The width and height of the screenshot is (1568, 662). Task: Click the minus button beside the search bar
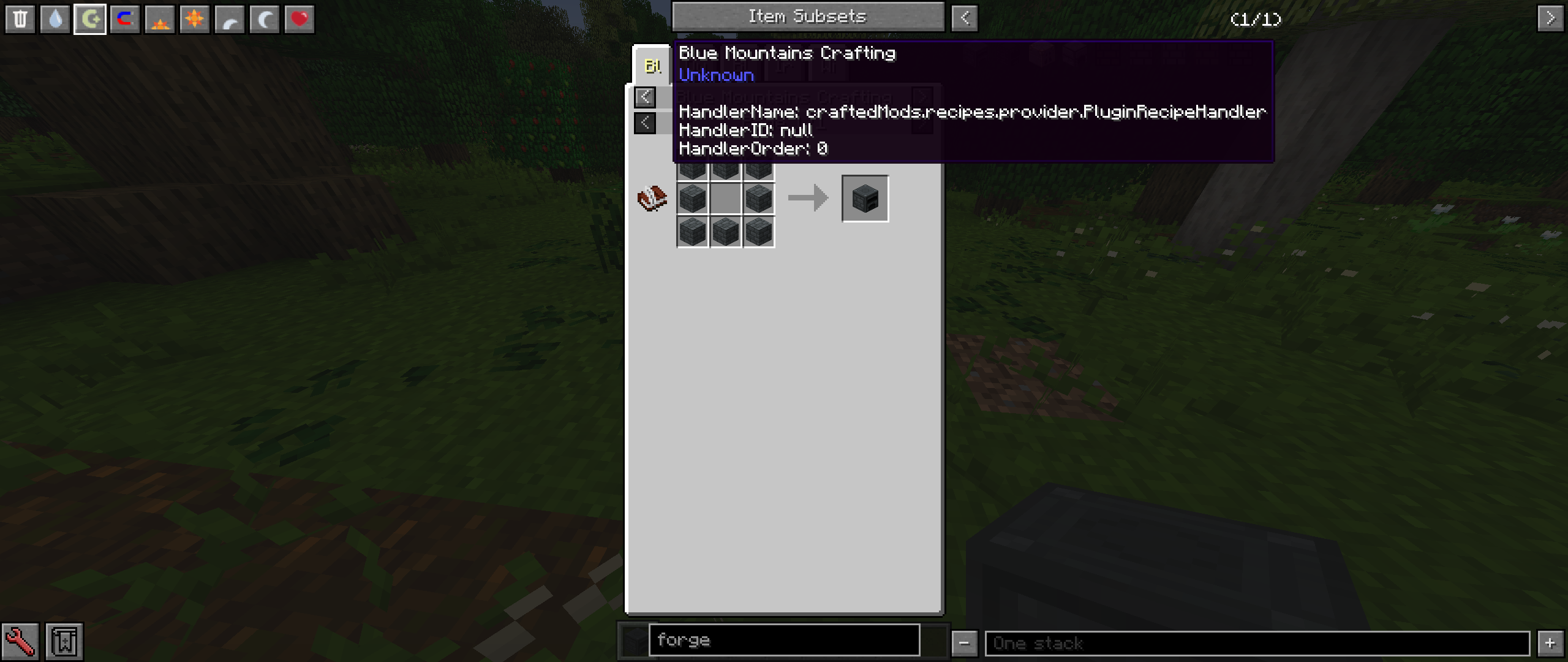(x=965, y=643)
